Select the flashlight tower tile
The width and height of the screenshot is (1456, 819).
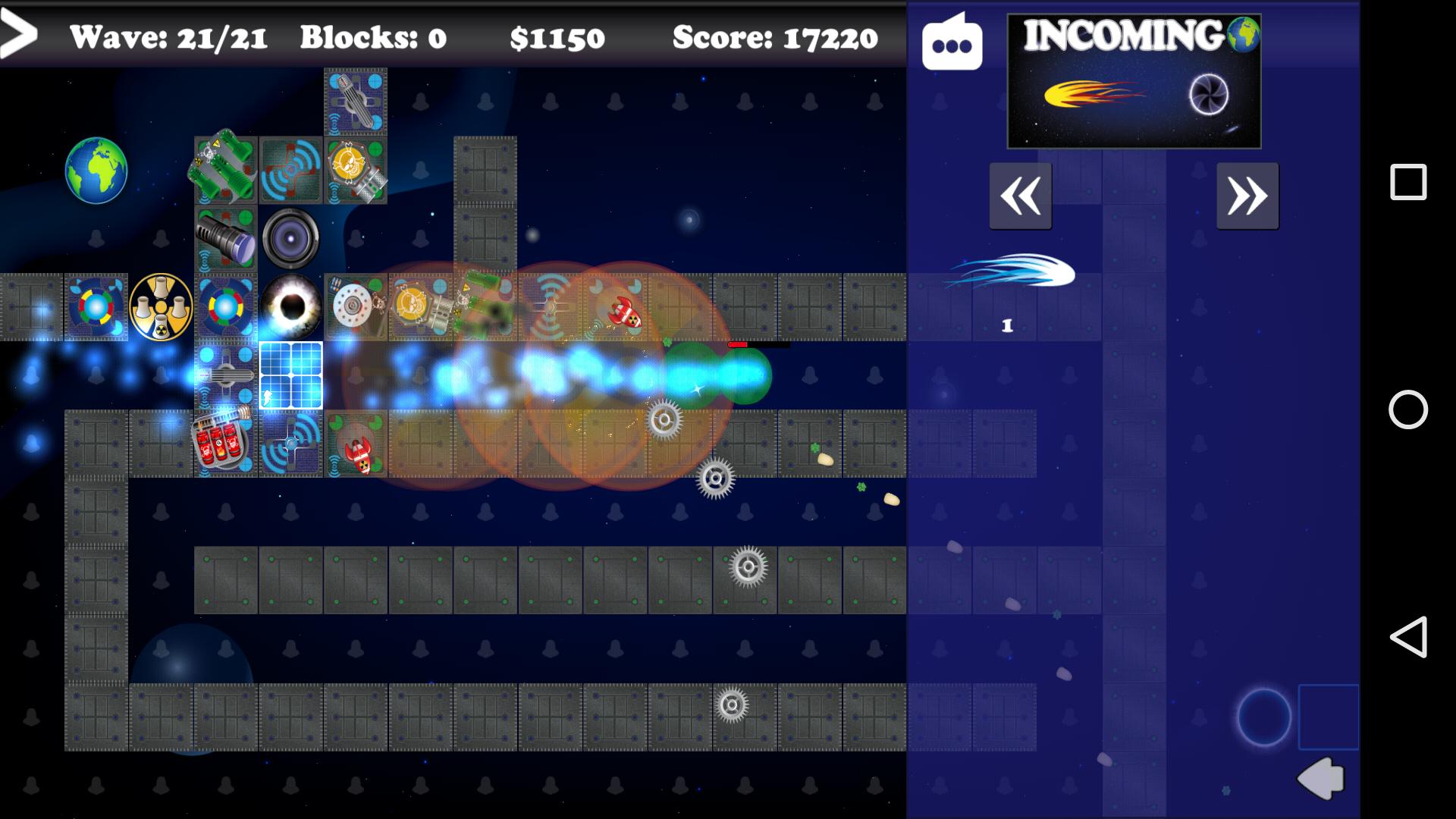point(225,239)
